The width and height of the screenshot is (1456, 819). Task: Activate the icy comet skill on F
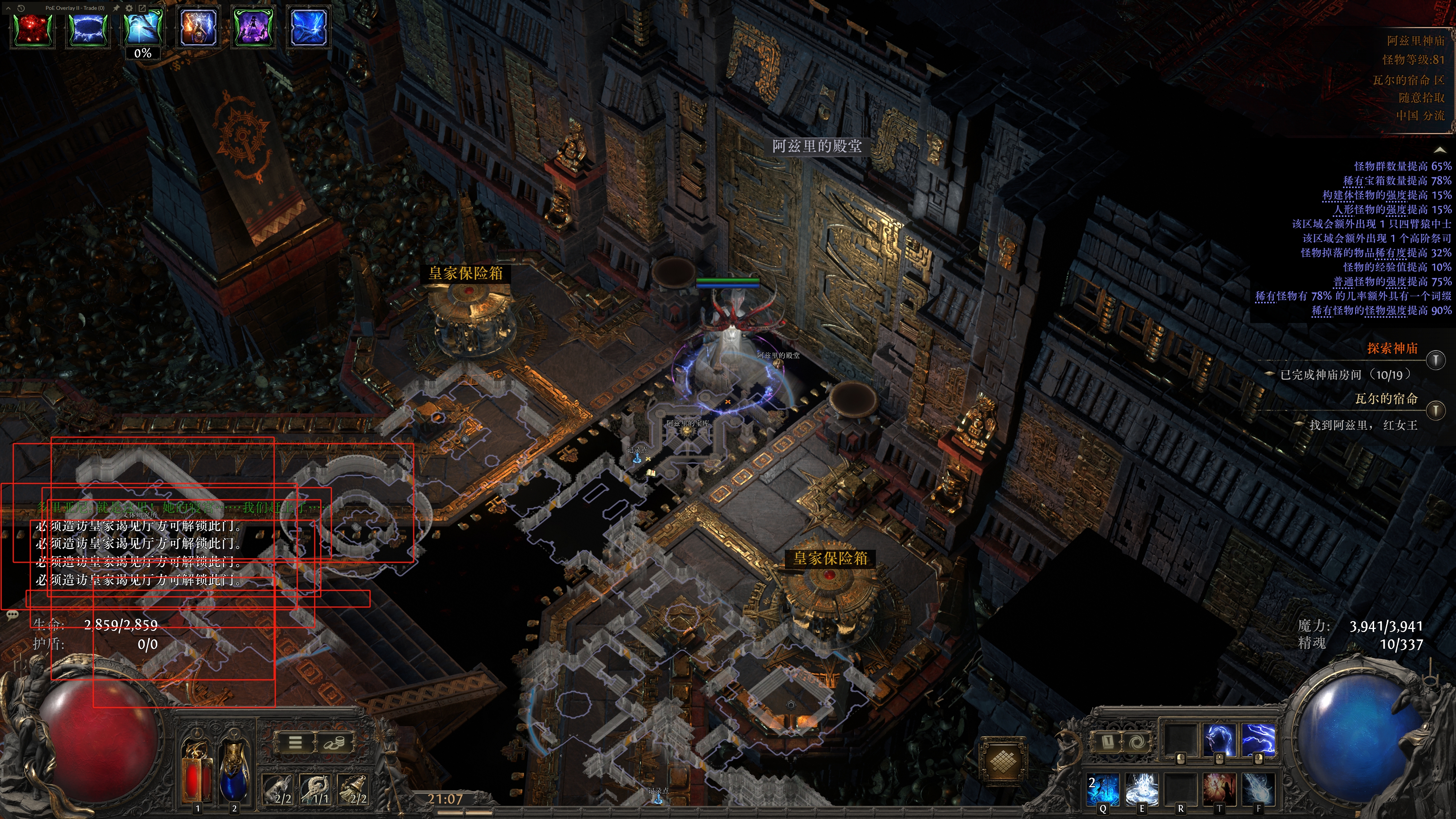pyautogui.click(x=1258, y=789)
